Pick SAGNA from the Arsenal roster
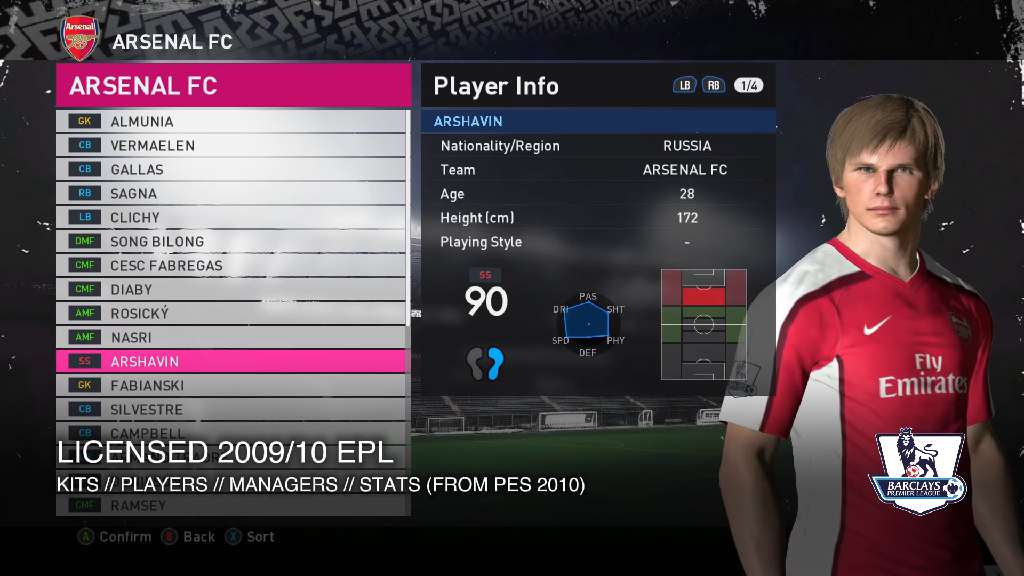The width and height of the screenshot is (1024, 576). click(232, 193)
